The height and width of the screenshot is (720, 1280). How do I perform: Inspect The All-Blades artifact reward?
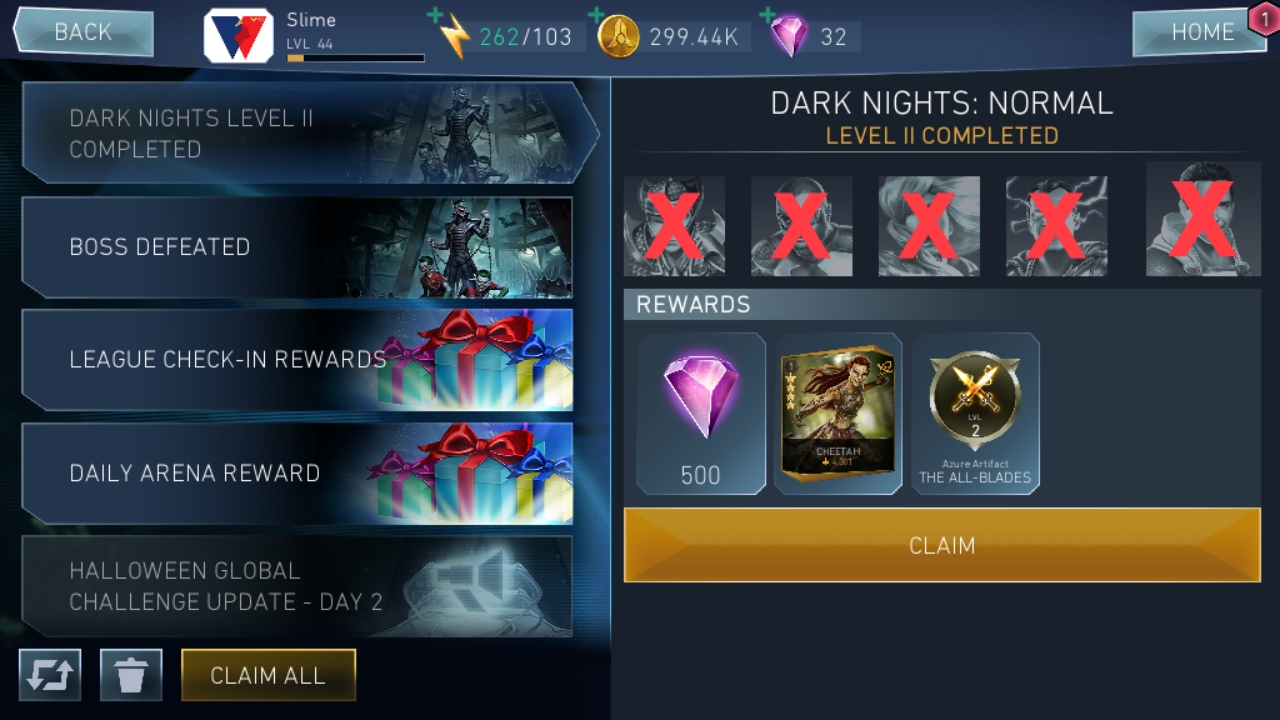976,413
